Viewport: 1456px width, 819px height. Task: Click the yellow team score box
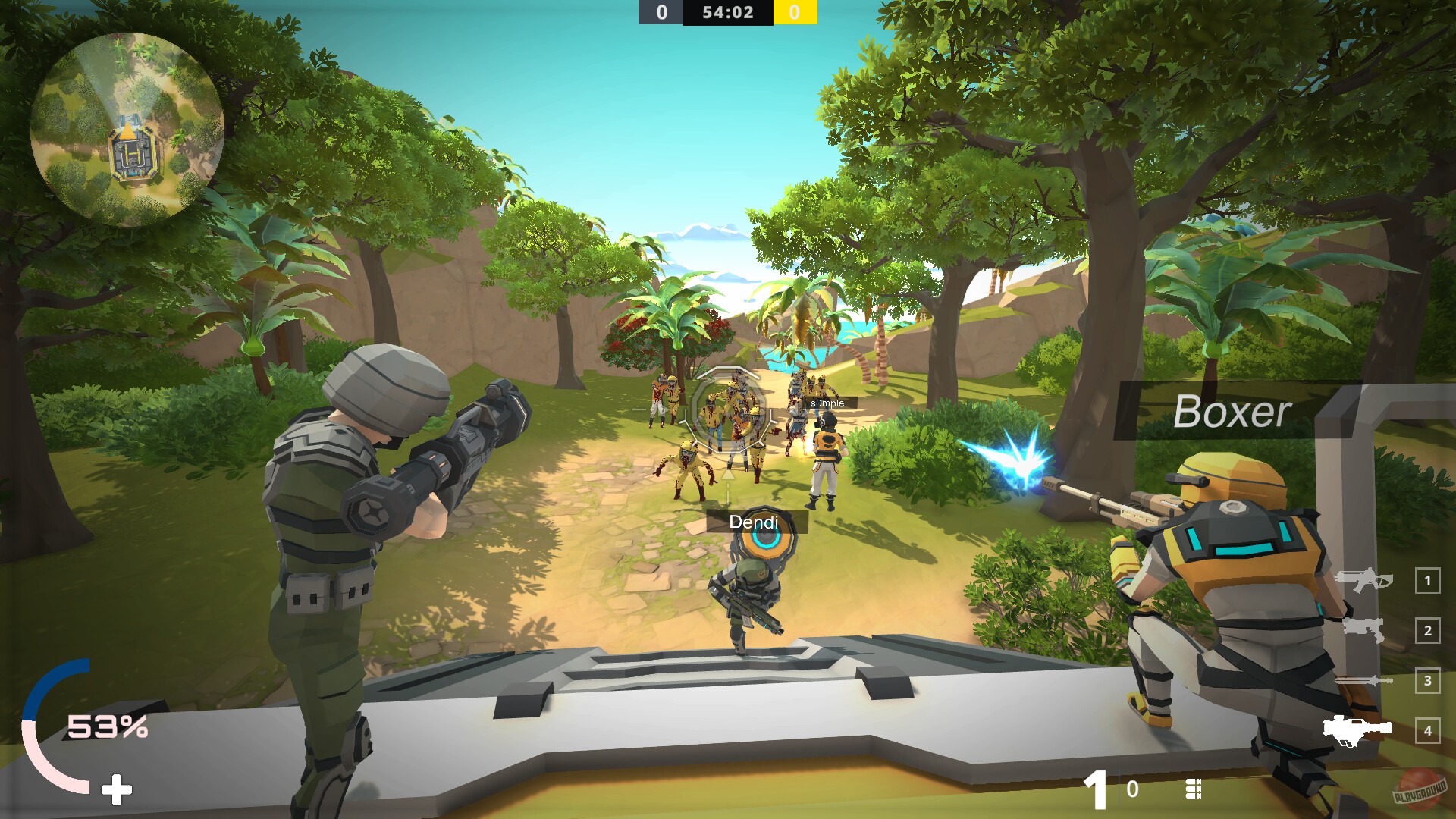pyautogui.click(x=793, y=11)
